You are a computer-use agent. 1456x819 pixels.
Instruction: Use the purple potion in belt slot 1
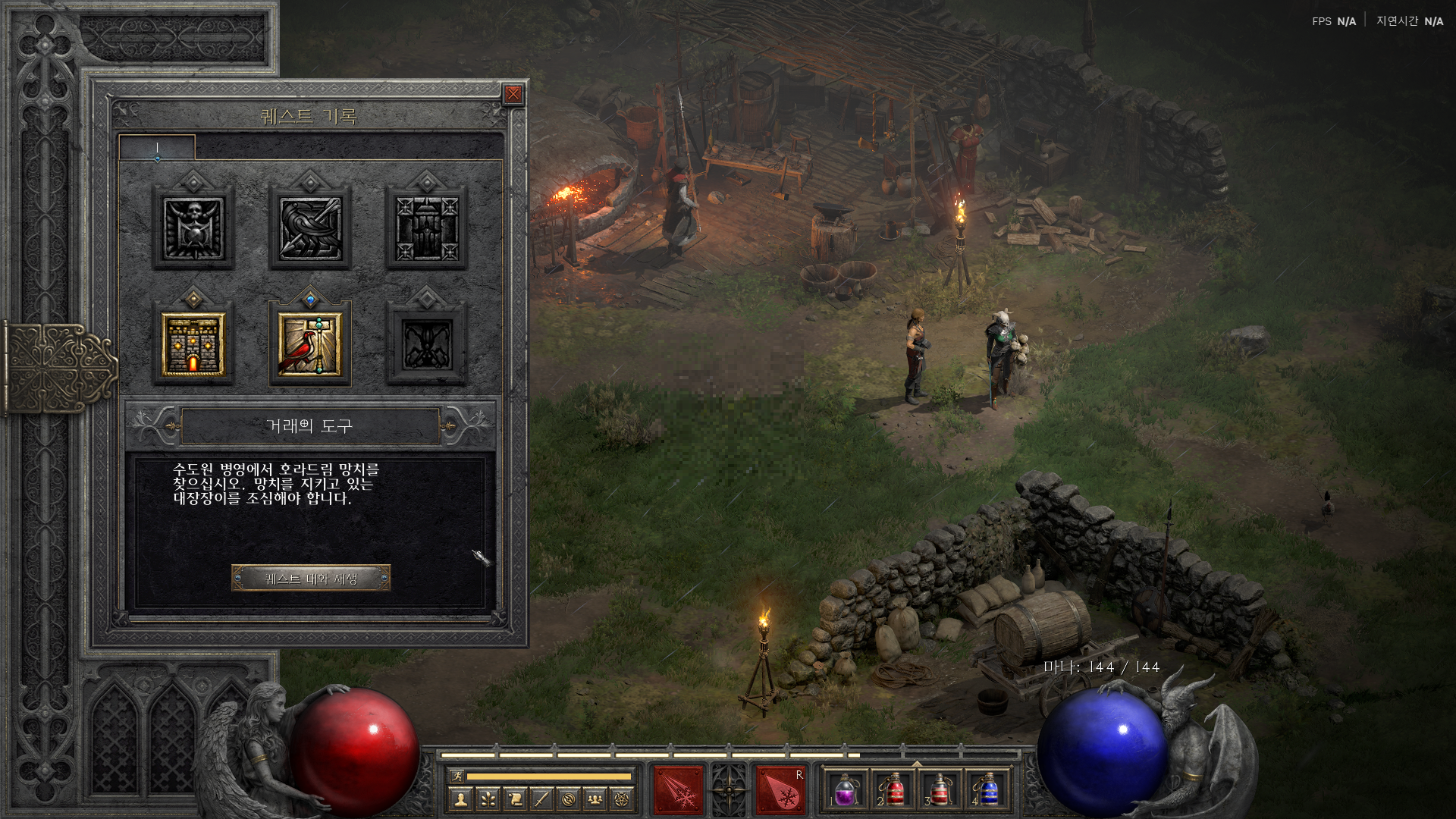pos(845,791)
